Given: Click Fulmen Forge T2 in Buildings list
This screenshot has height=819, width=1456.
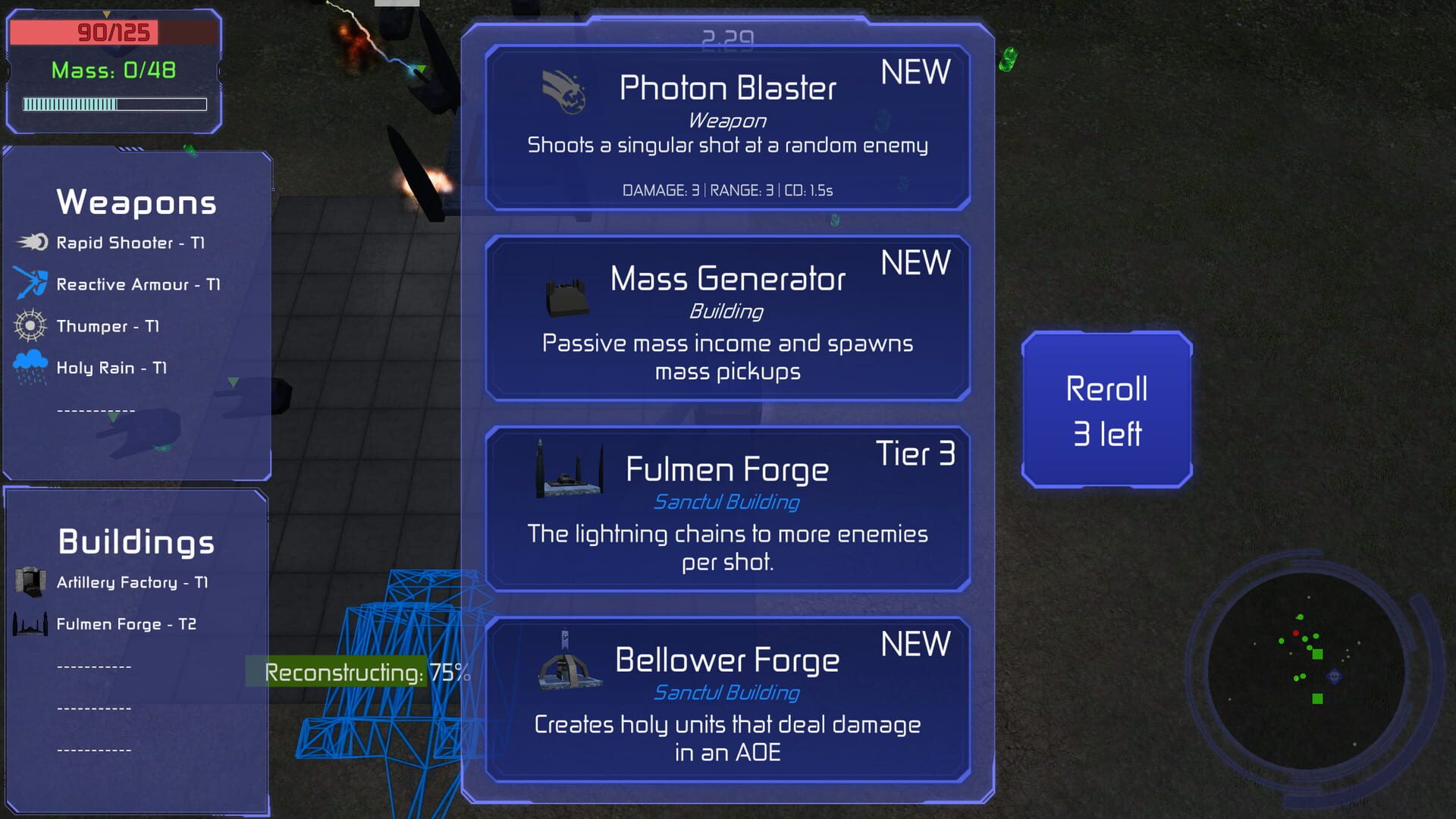Looking at the screenshot, I should (x=125, y=623).
